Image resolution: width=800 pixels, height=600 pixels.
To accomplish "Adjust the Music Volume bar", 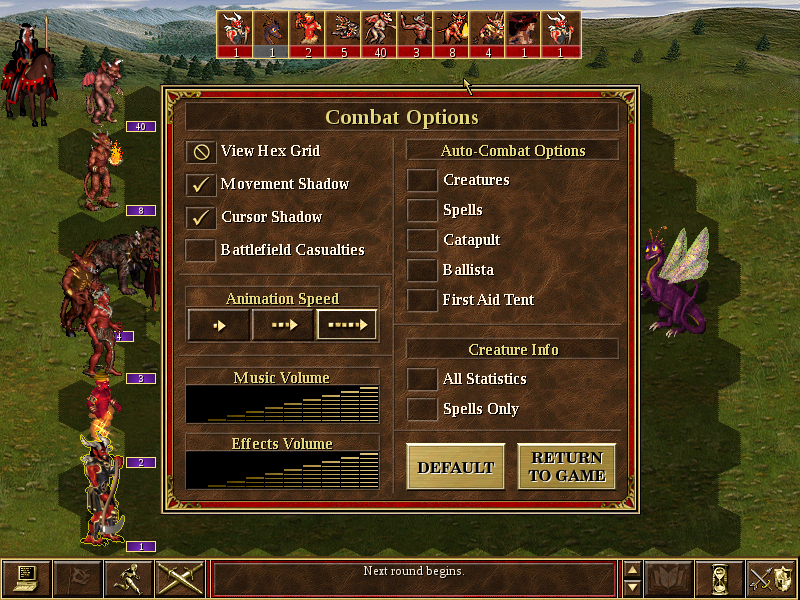I will [x=283, y=404].
